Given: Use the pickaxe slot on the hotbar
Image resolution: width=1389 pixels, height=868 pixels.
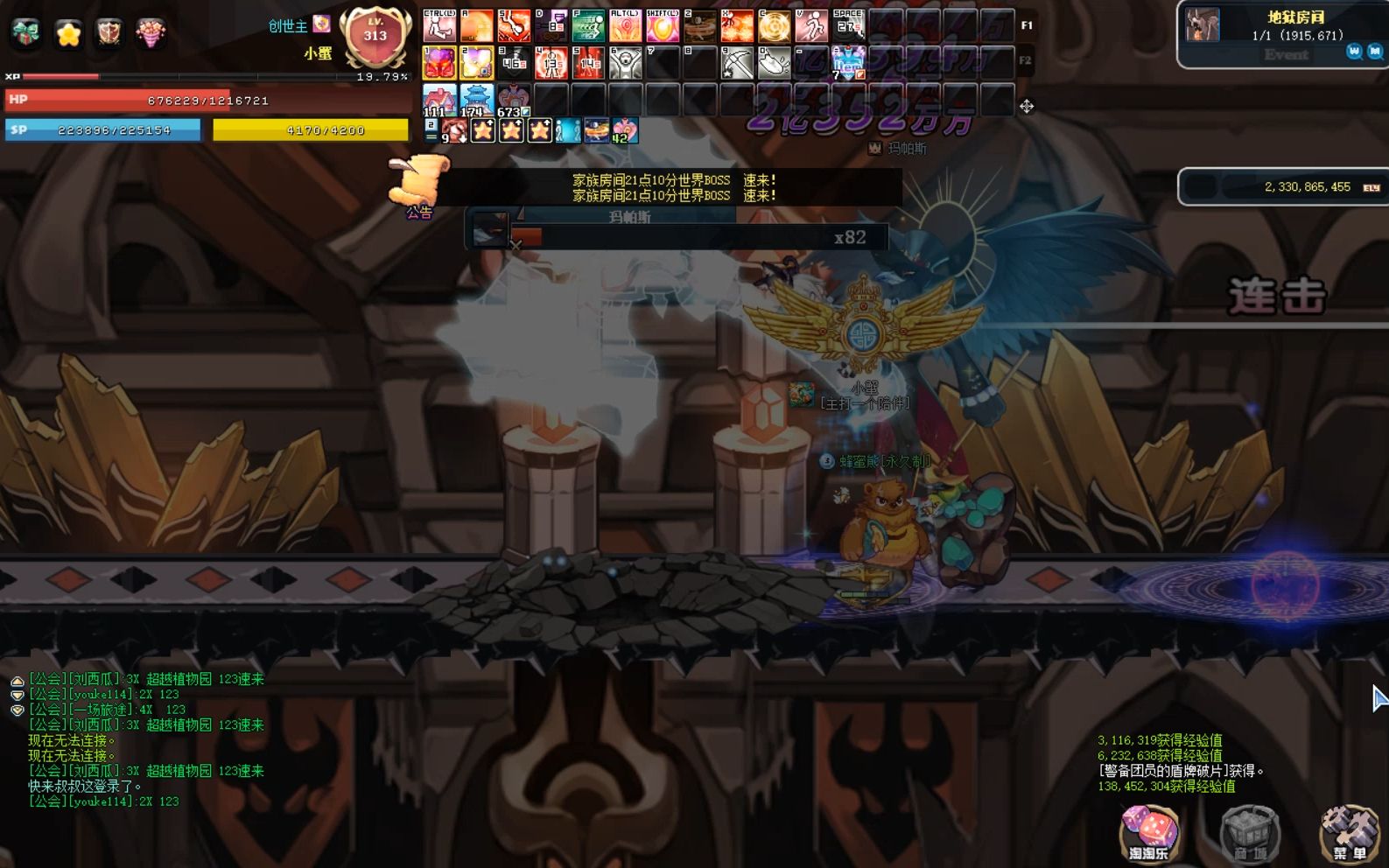Looking at the screenshot, I should [737, 63].
